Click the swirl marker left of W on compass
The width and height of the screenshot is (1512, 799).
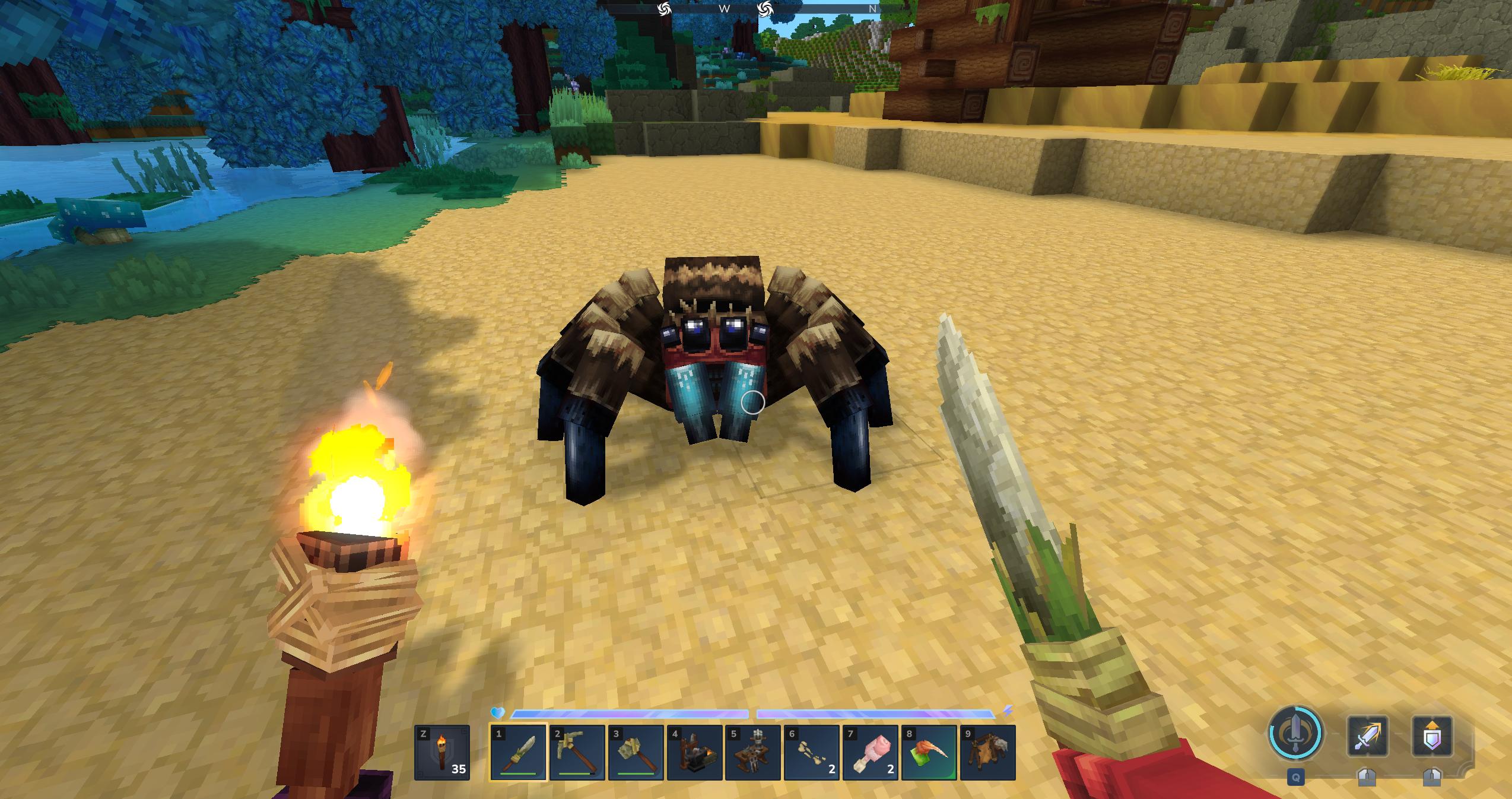click(664, 8)
